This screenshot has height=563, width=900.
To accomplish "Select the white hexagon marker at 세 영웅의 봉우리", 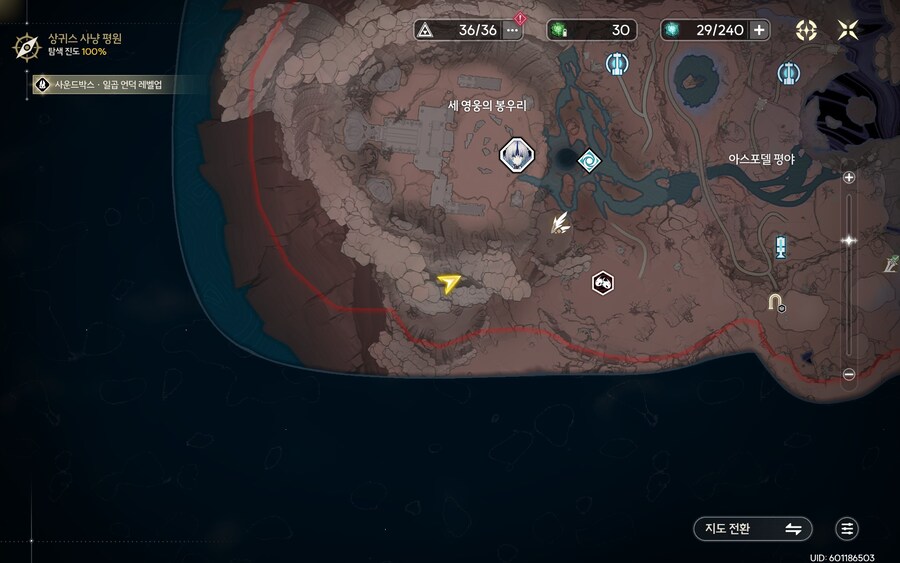I will point(517,154).
